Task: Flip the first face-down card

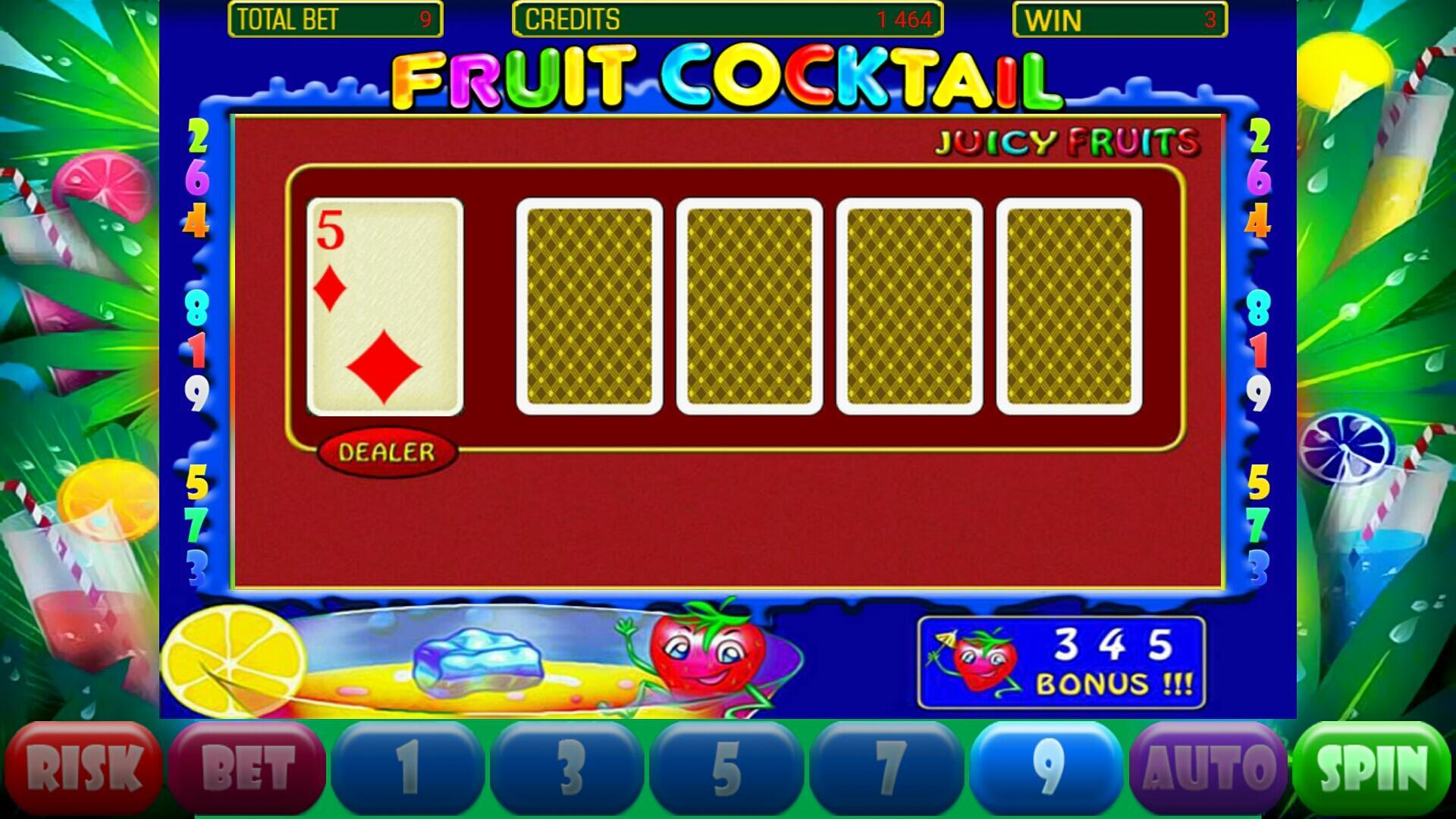Action: coord(590,305)
